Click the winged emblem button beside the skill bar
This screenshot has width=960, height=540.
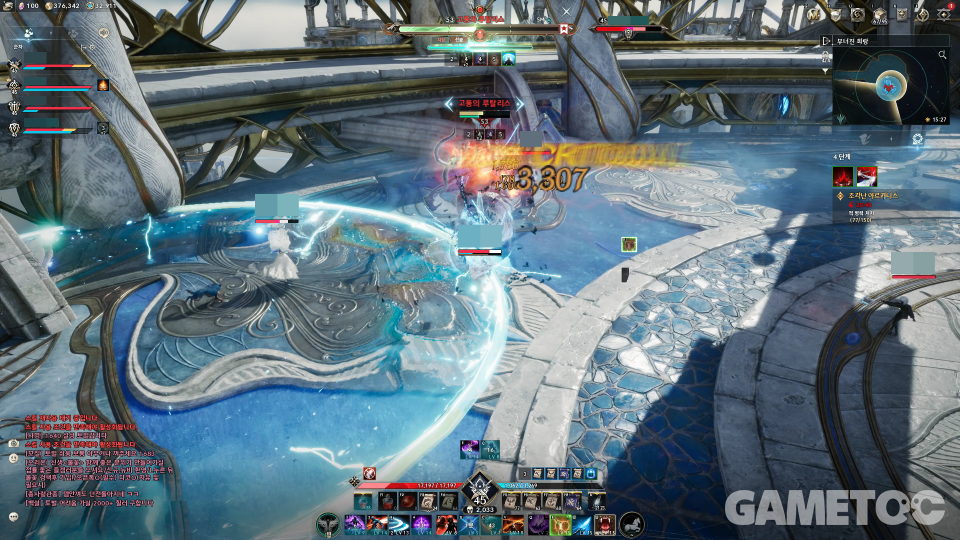[x=327, y=523]
